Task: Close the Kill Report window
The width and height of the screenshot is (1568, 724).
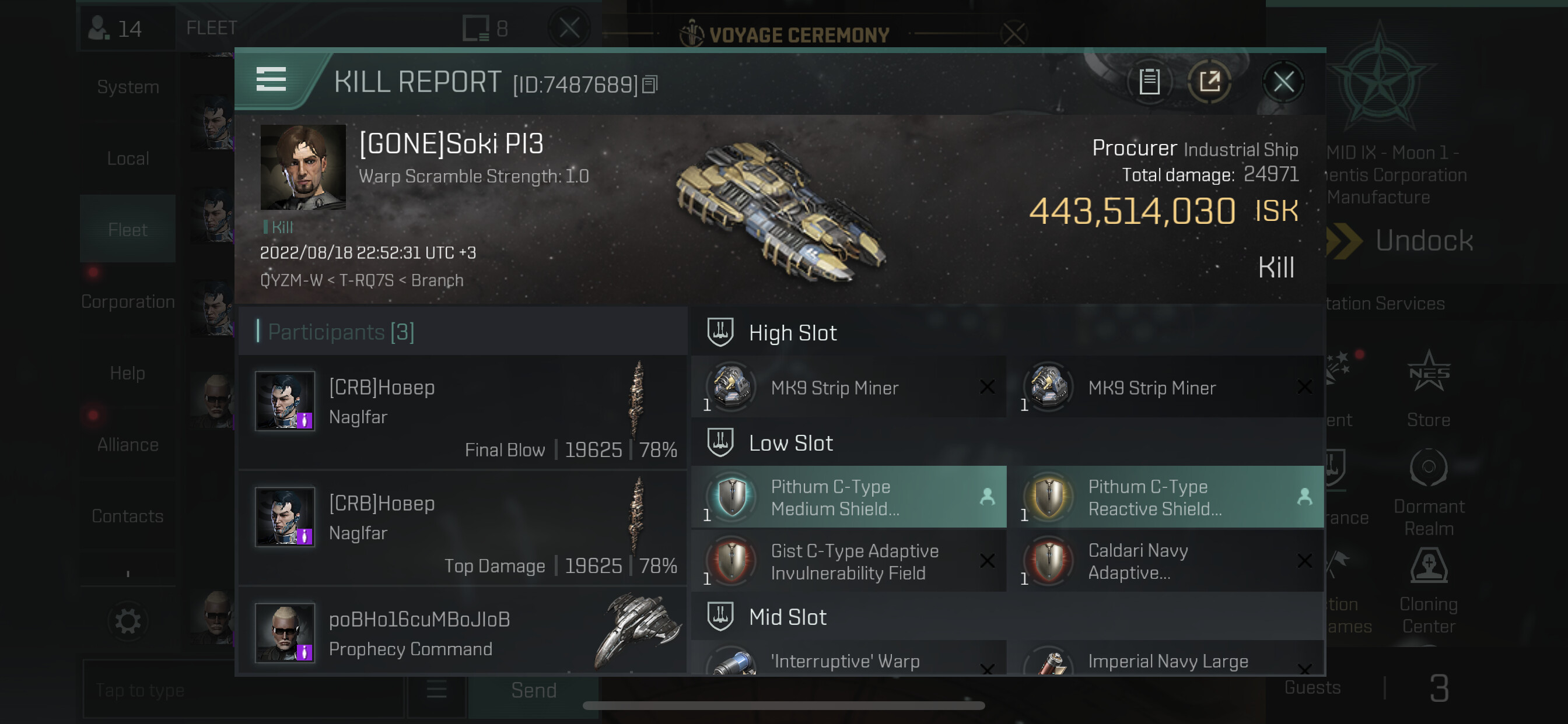Action: pos(1283,82)
